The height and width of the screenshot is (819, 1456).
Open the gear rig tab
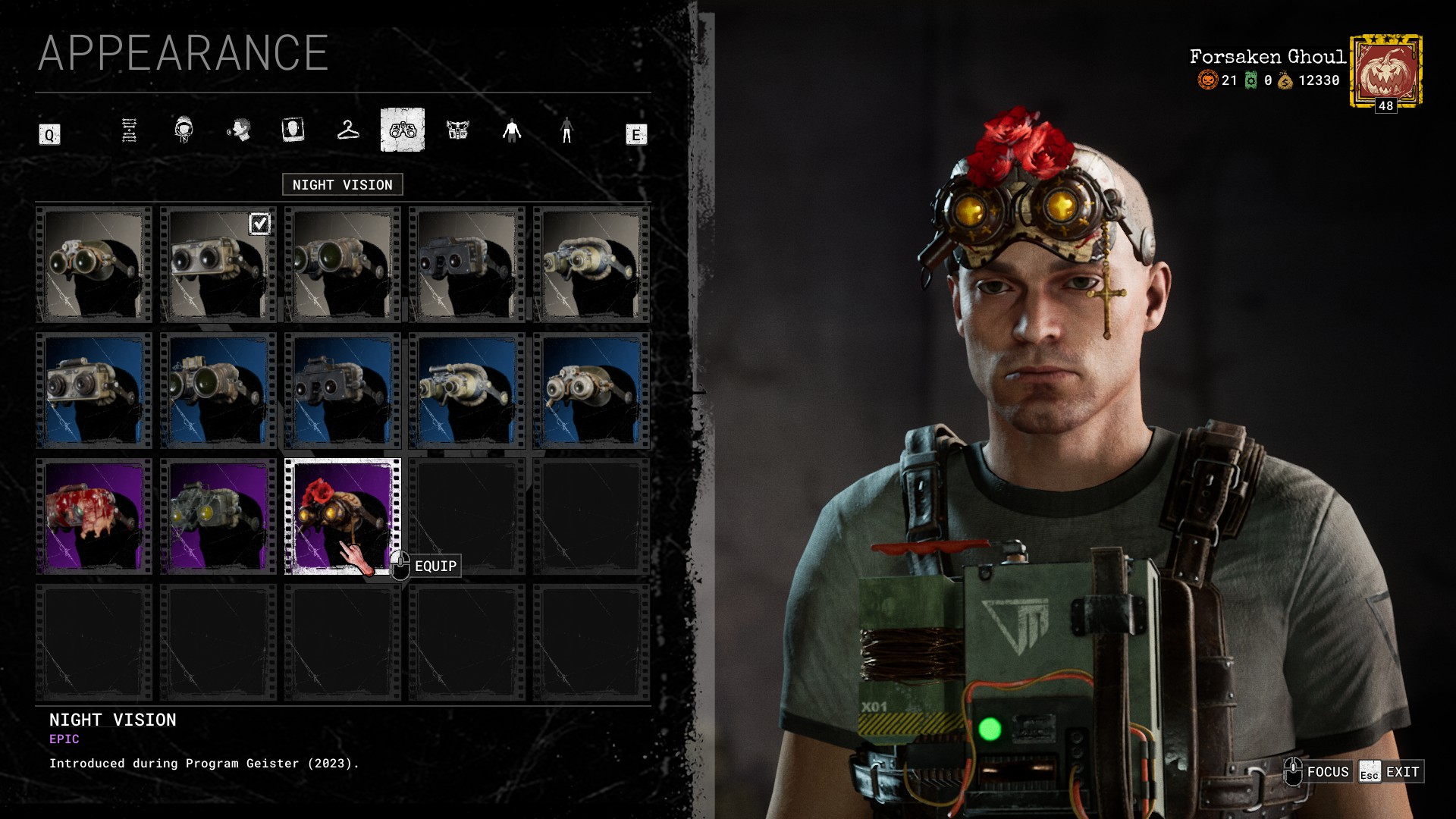(x=457, y=130)
